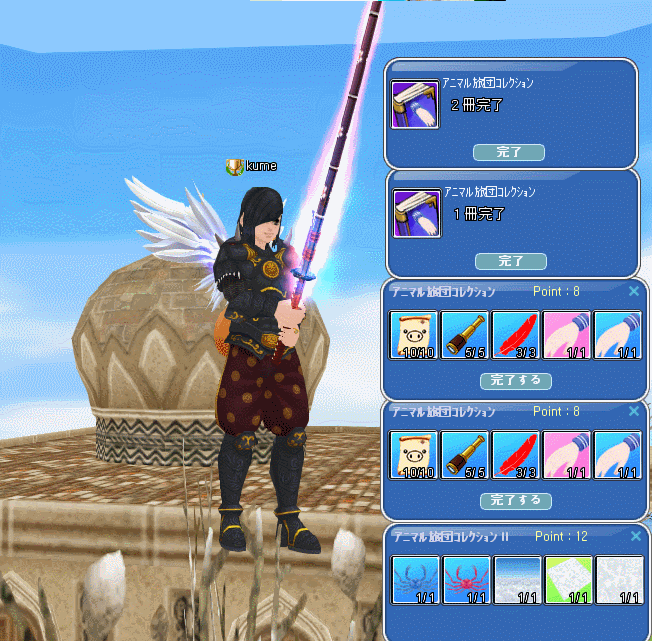Select the book icon beside 2冊完了
Image resolution: width=652 pixels, height=641 pixels.
click(x=415, y=105)
